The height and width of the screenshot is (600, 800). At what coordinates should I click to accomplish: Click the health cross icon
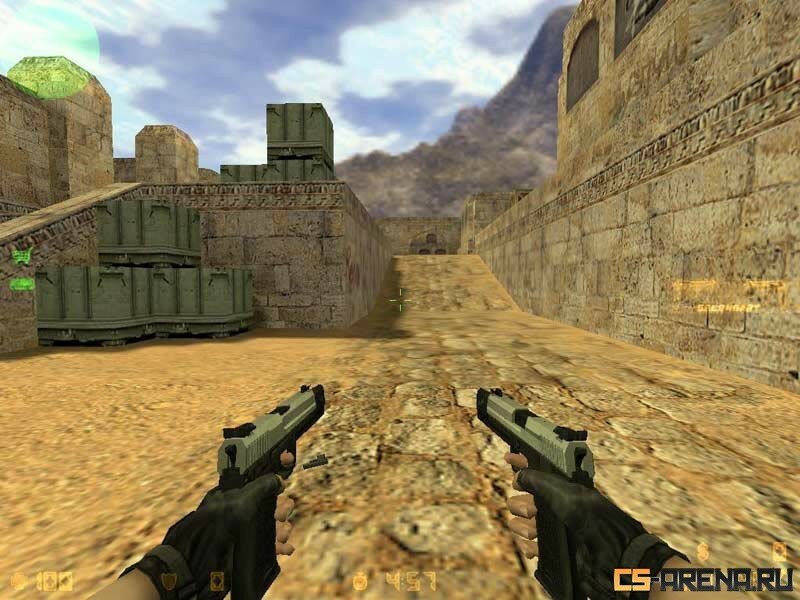coord(19,580)
